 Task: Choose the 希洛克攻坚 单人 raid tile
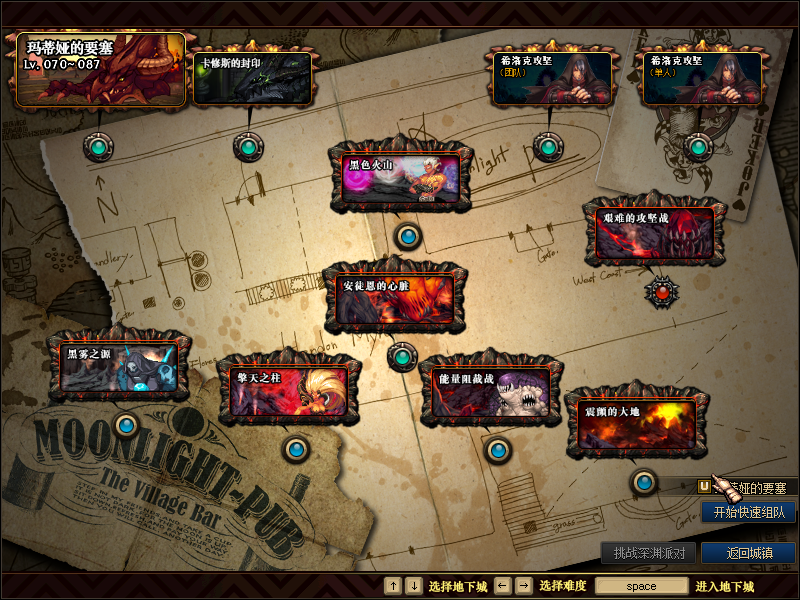(699, 78)
